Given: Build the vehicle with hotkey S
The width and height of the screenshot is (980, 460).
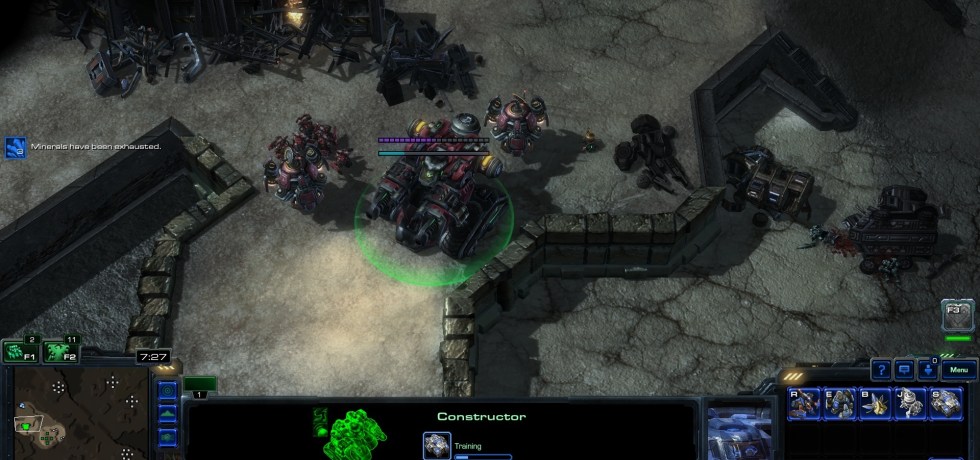Looking at the screenshot, I should pyautogui.click(x=945, y=403).
